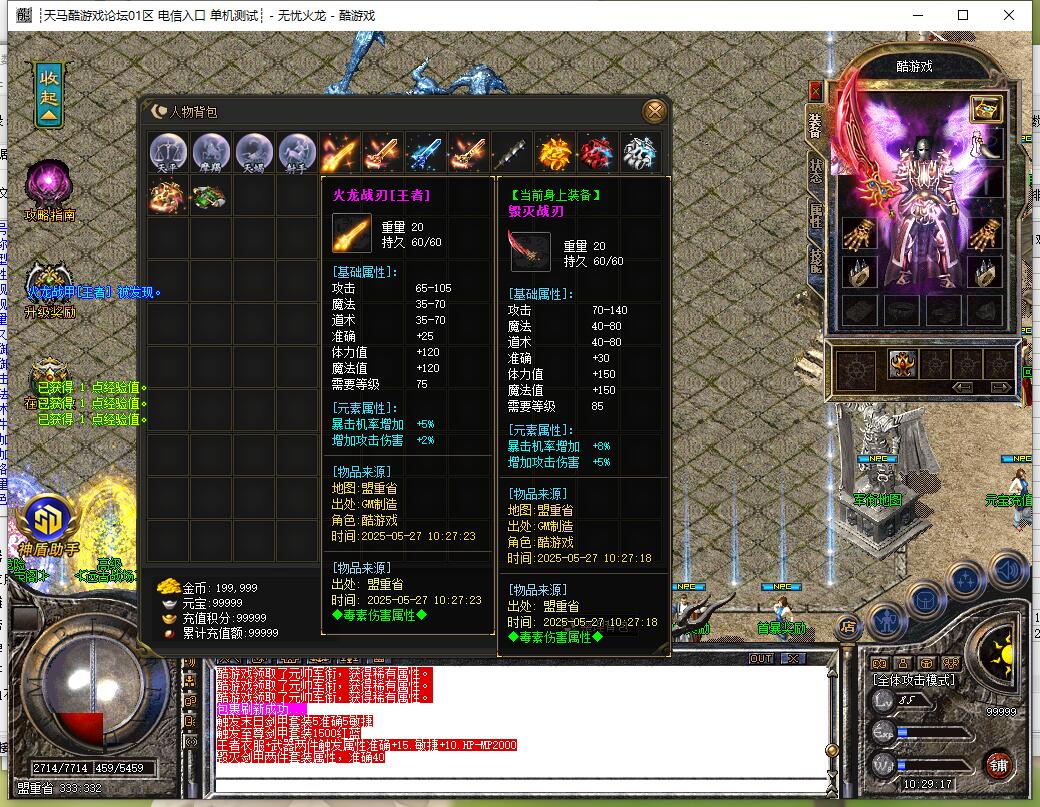The width and height of the screenshot is (1040, 807).
Task: Pick the blue ice sword in the bag
Action: pos(426,153)
